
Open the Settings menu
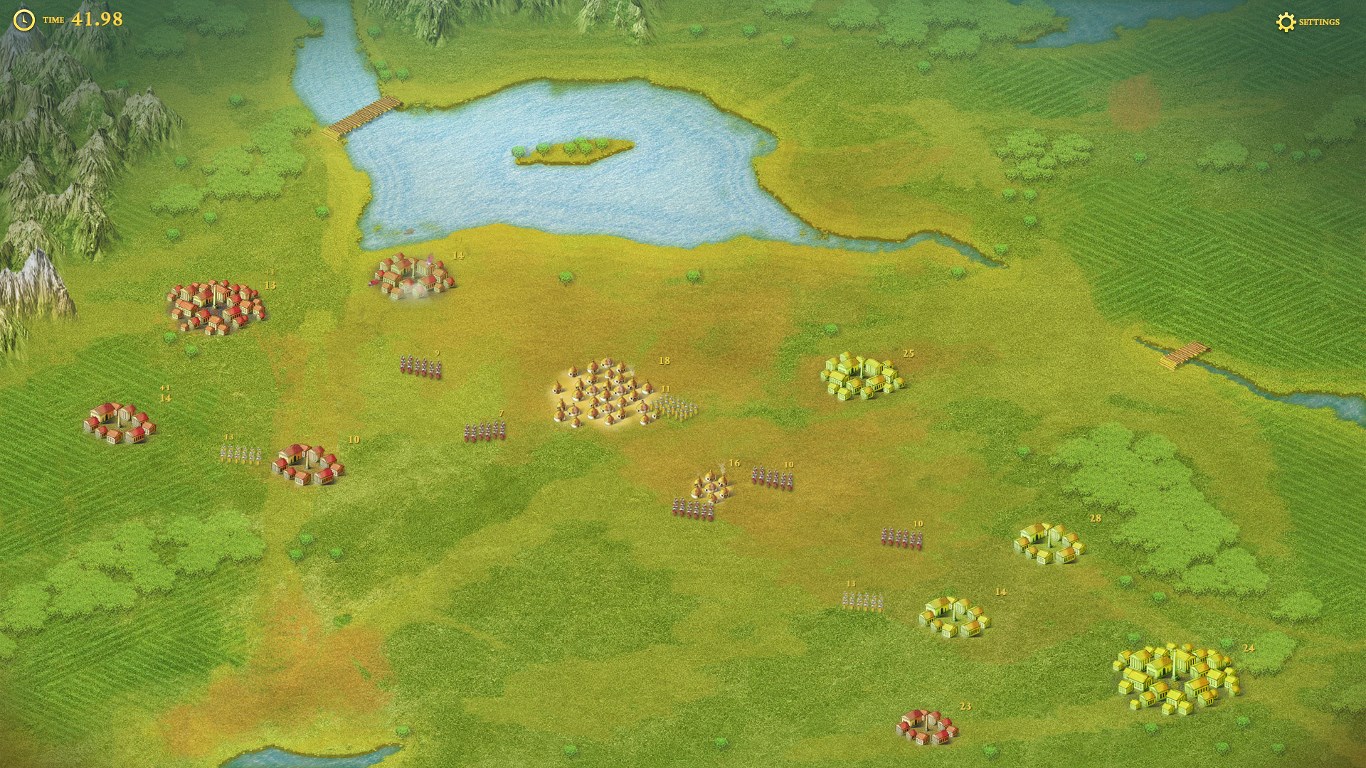[x=1307, y=22]
